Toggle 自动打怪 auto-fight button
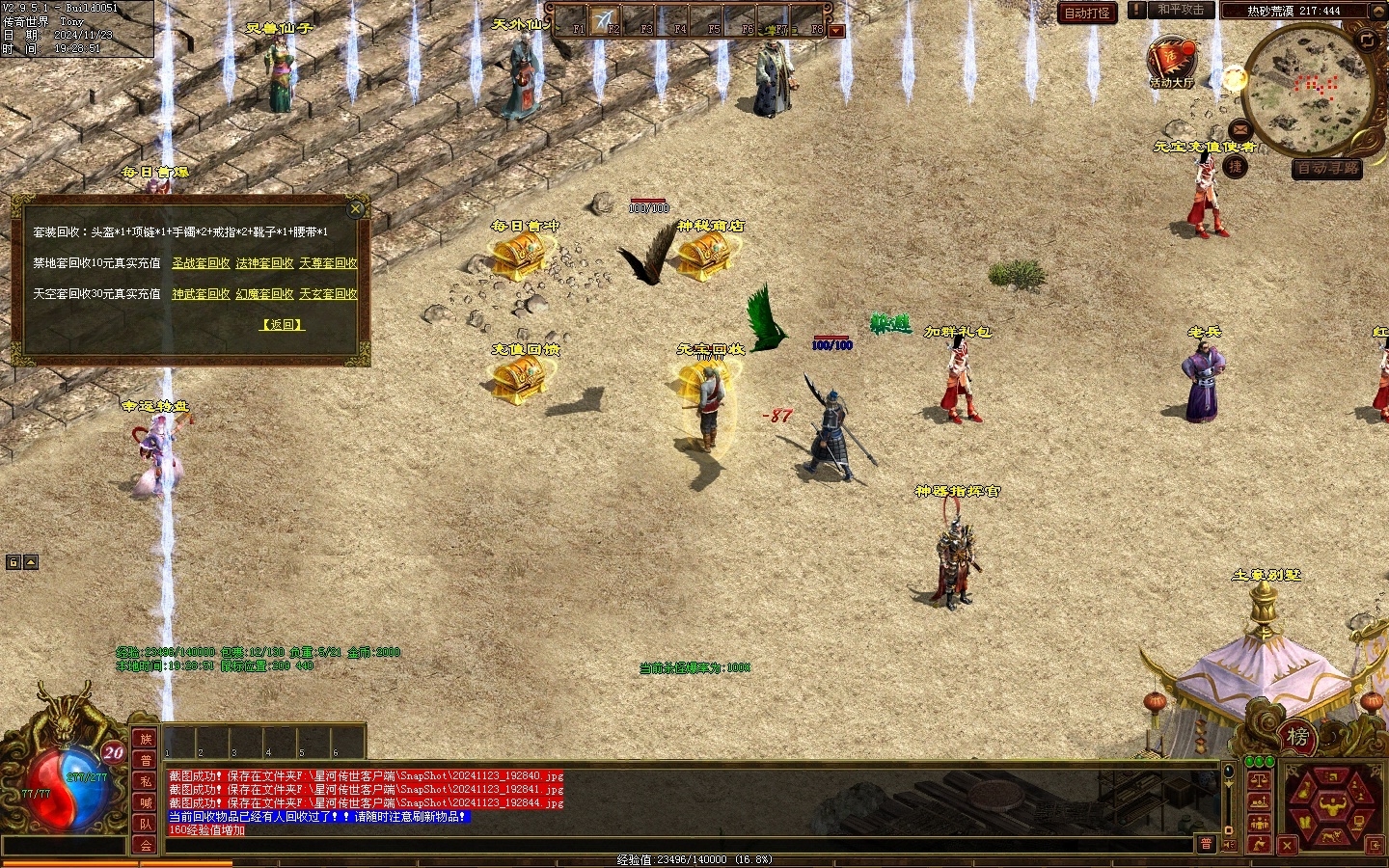Screen dimensions: 1389x868 (x=1087, y=13)
